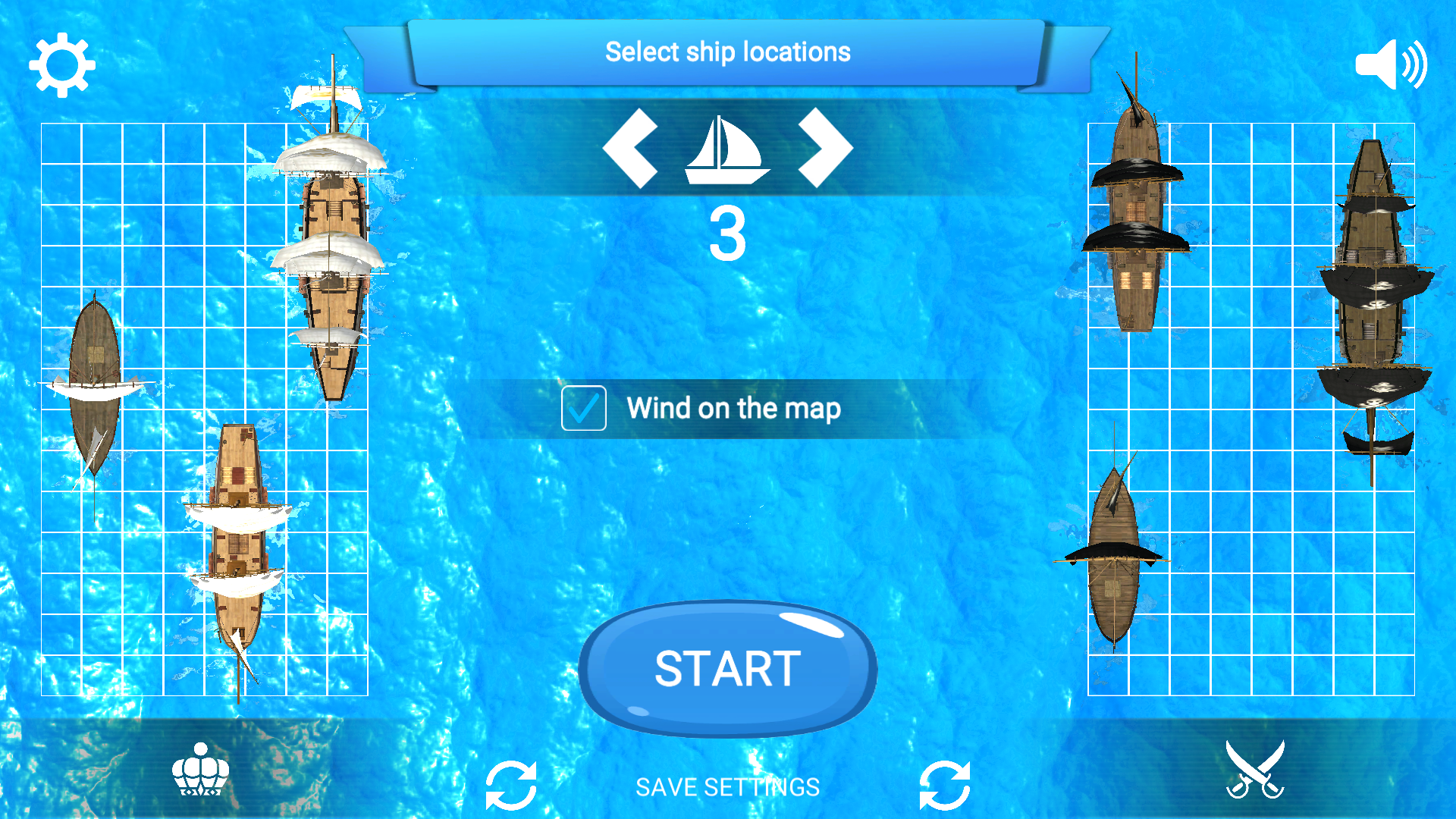Toggle the Wind on the map checkbox
Viewport: 1456px width, 819px height.
coord(583,409)
